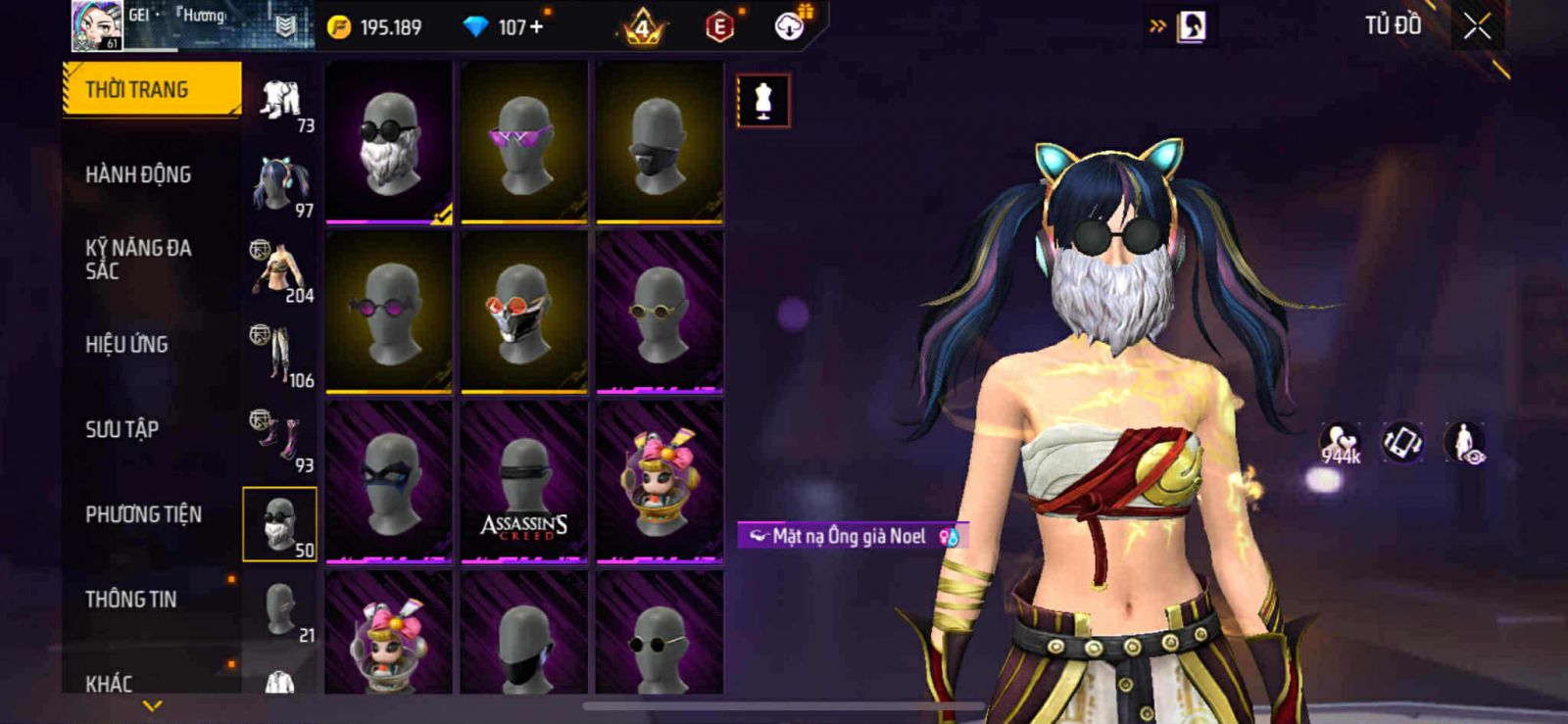Select the hairstyle category showing 97
The image size is (1568, 724).
[281, 186]
